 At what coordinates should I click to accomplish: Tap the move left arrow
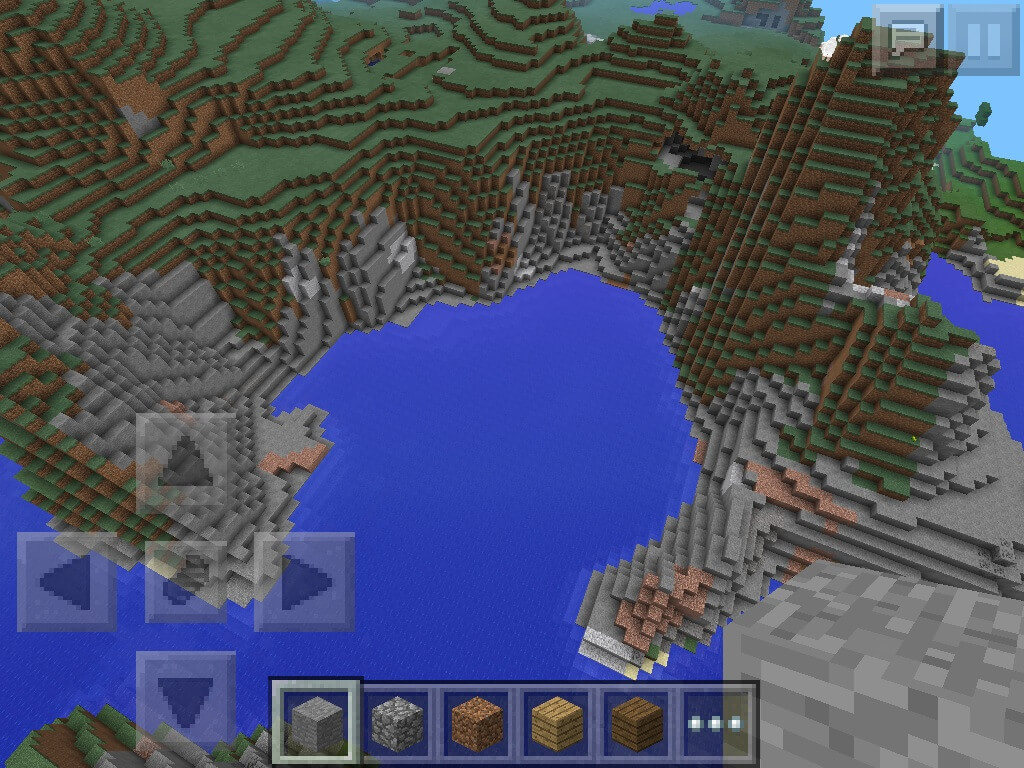point(67,582)
